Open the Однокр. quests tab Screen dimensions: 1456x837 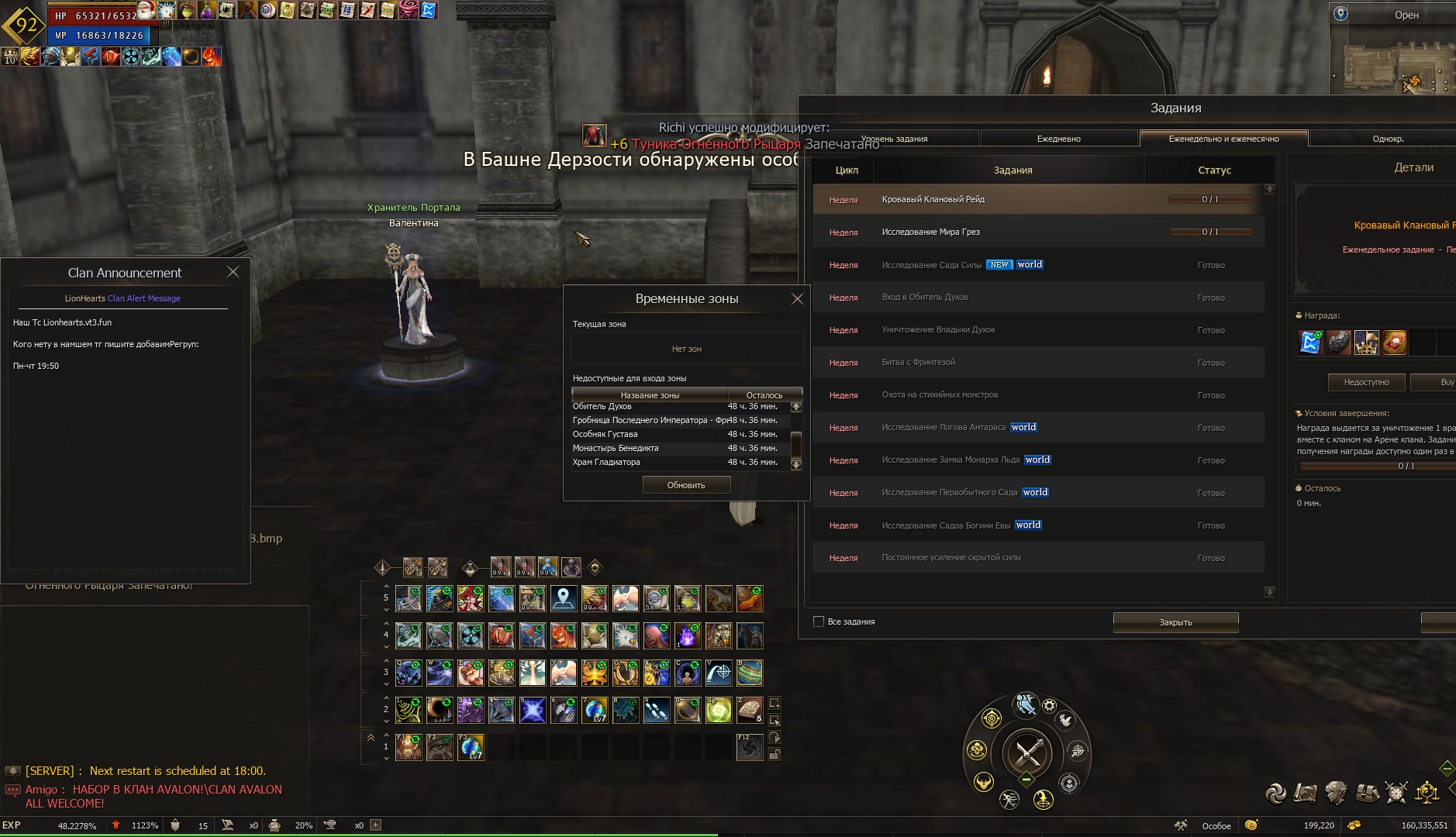coord(1388,139)
